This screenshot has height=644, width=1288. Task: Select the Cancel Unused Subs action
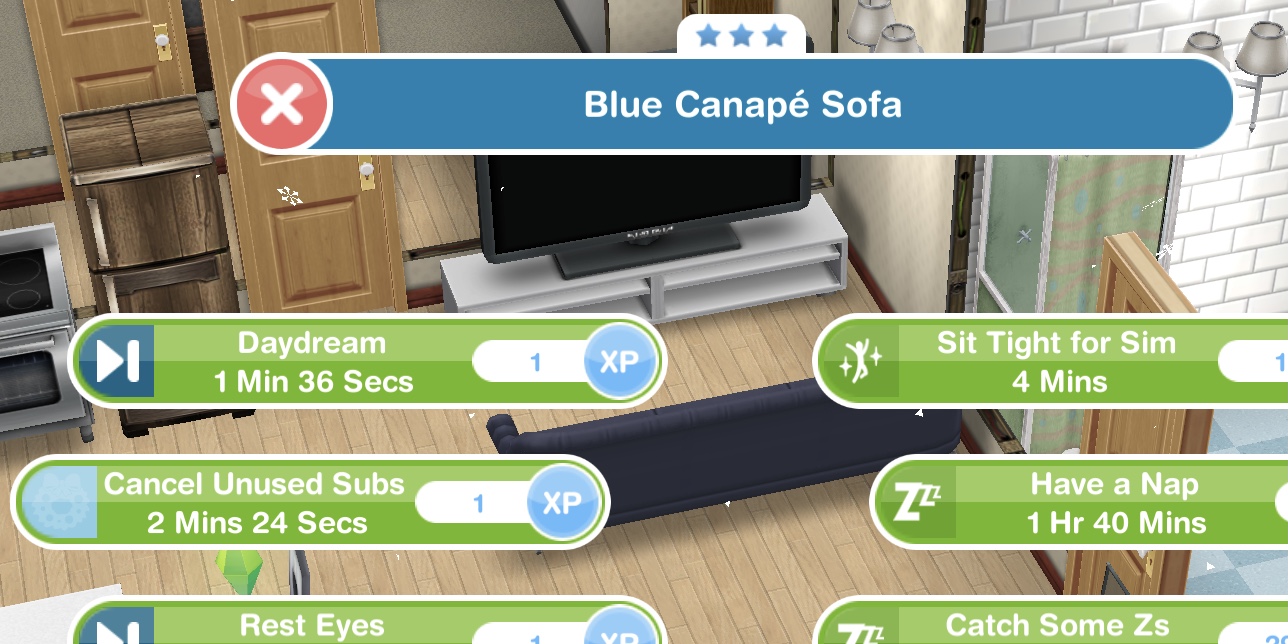256,503
